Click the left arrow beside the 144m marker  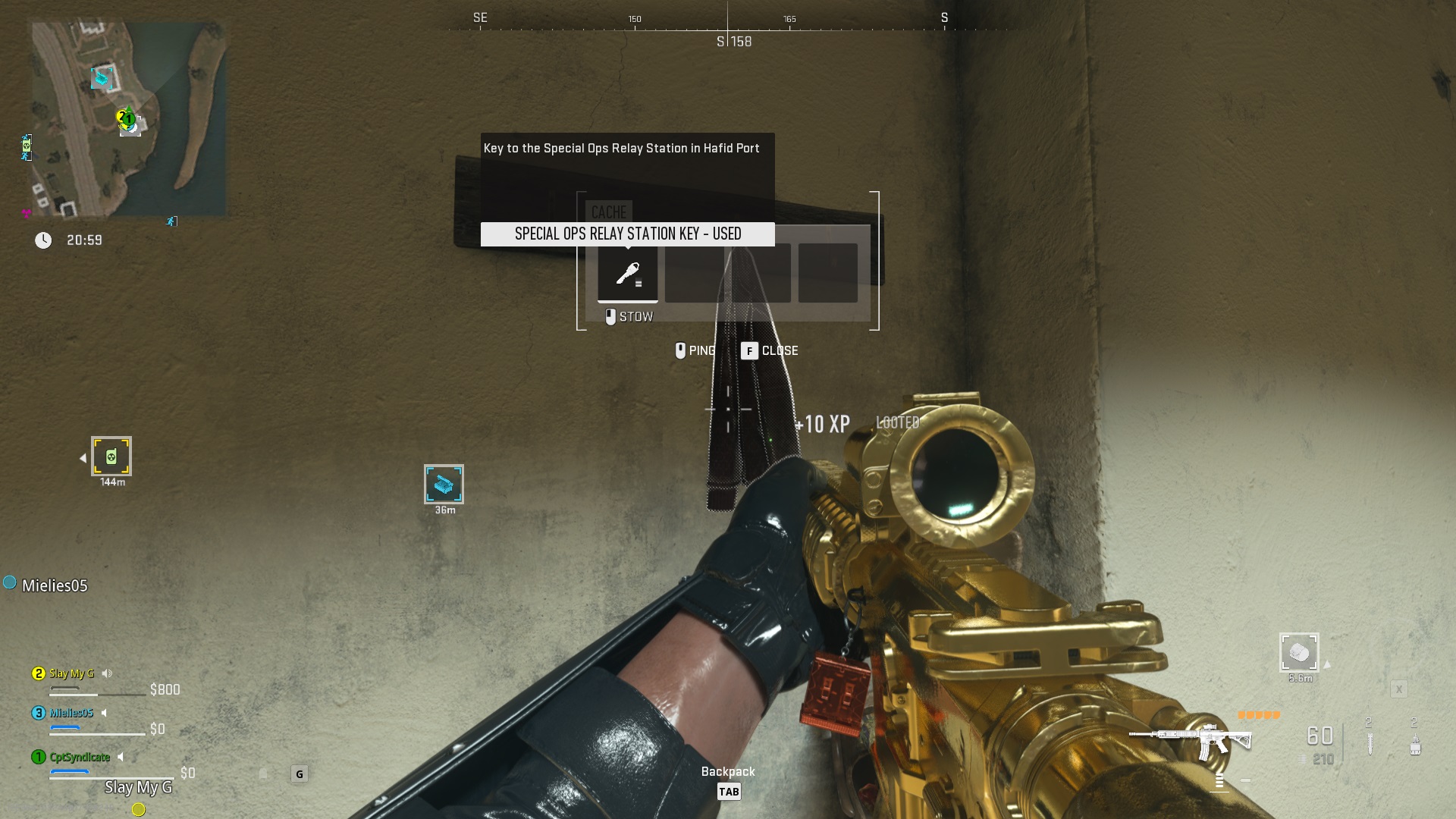tap(82, 457)
